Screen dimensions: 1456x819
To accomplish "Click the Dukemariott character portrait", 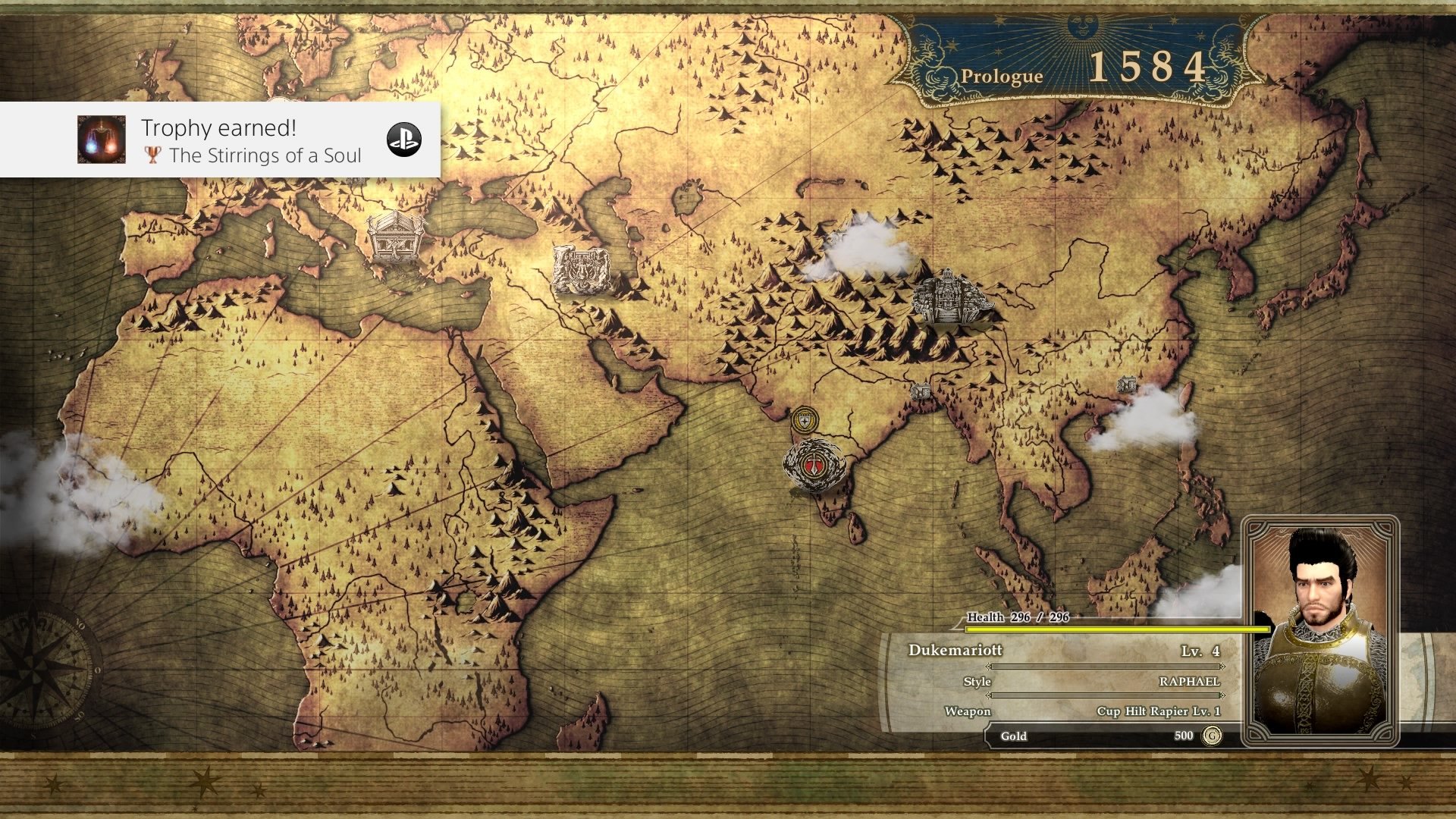I will (x=1320, y=630).
